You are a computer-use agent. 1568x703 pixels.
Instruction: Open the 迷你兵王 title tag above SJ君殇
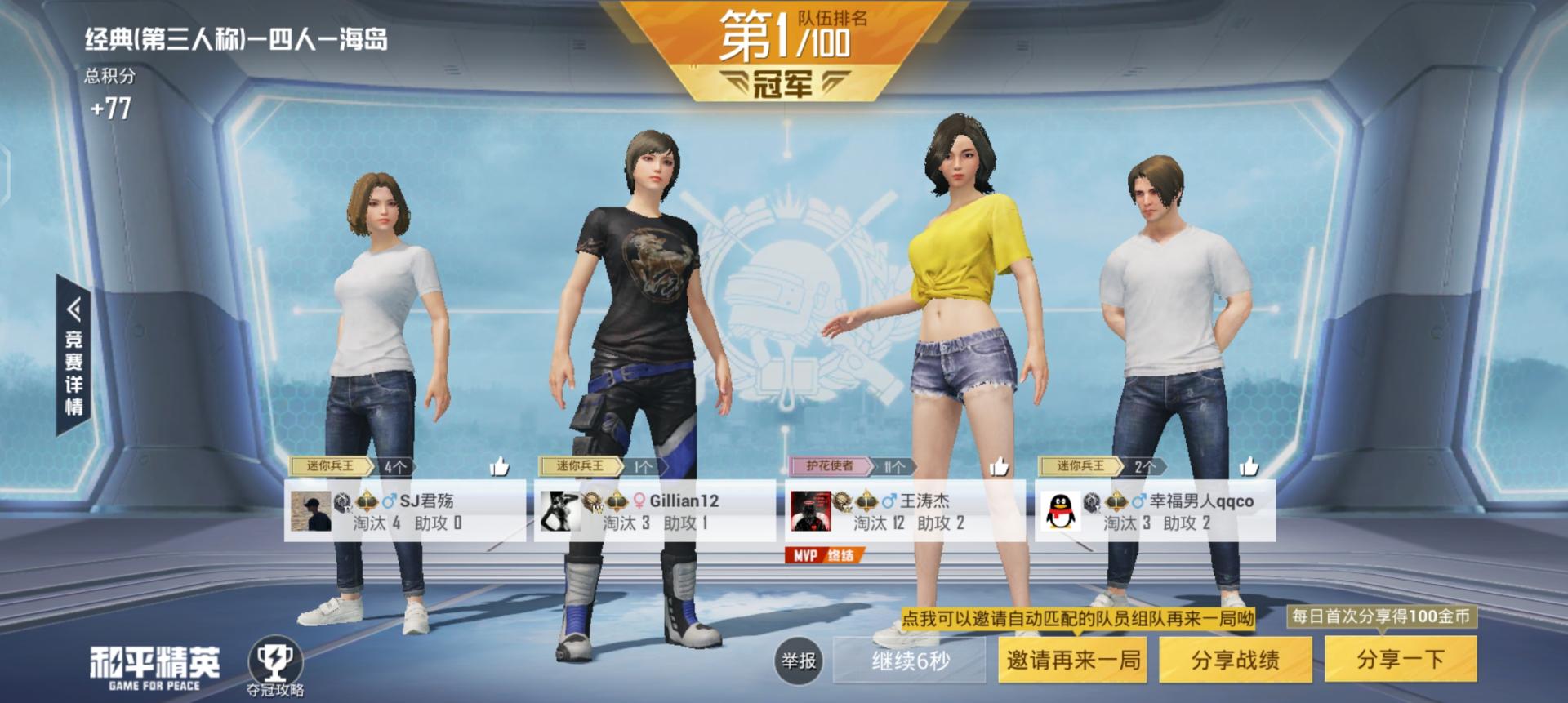point(331,467)
